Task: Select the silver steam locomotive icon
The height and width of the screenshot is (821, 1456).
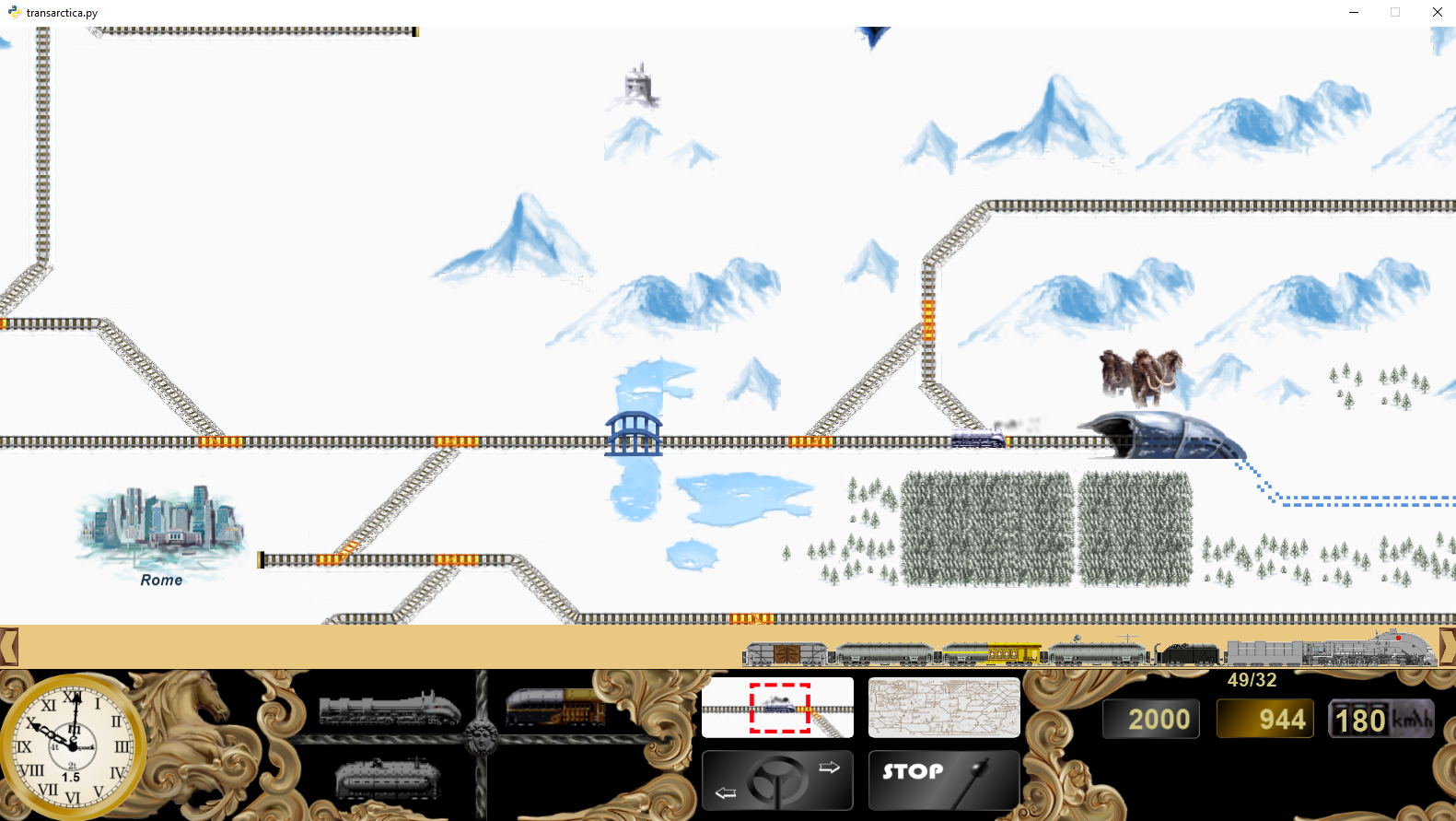Action: click(387, 708)
